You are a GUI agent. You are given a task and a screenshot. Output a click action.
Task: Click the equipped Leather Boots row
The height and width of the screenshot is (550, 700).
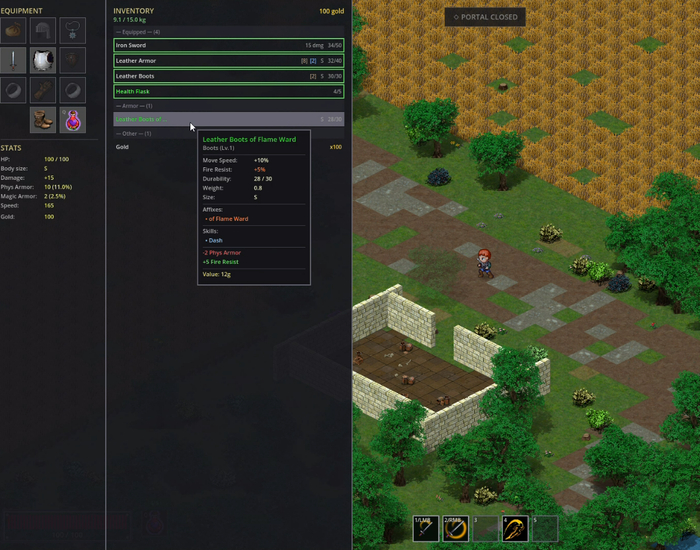click(228, 76)
